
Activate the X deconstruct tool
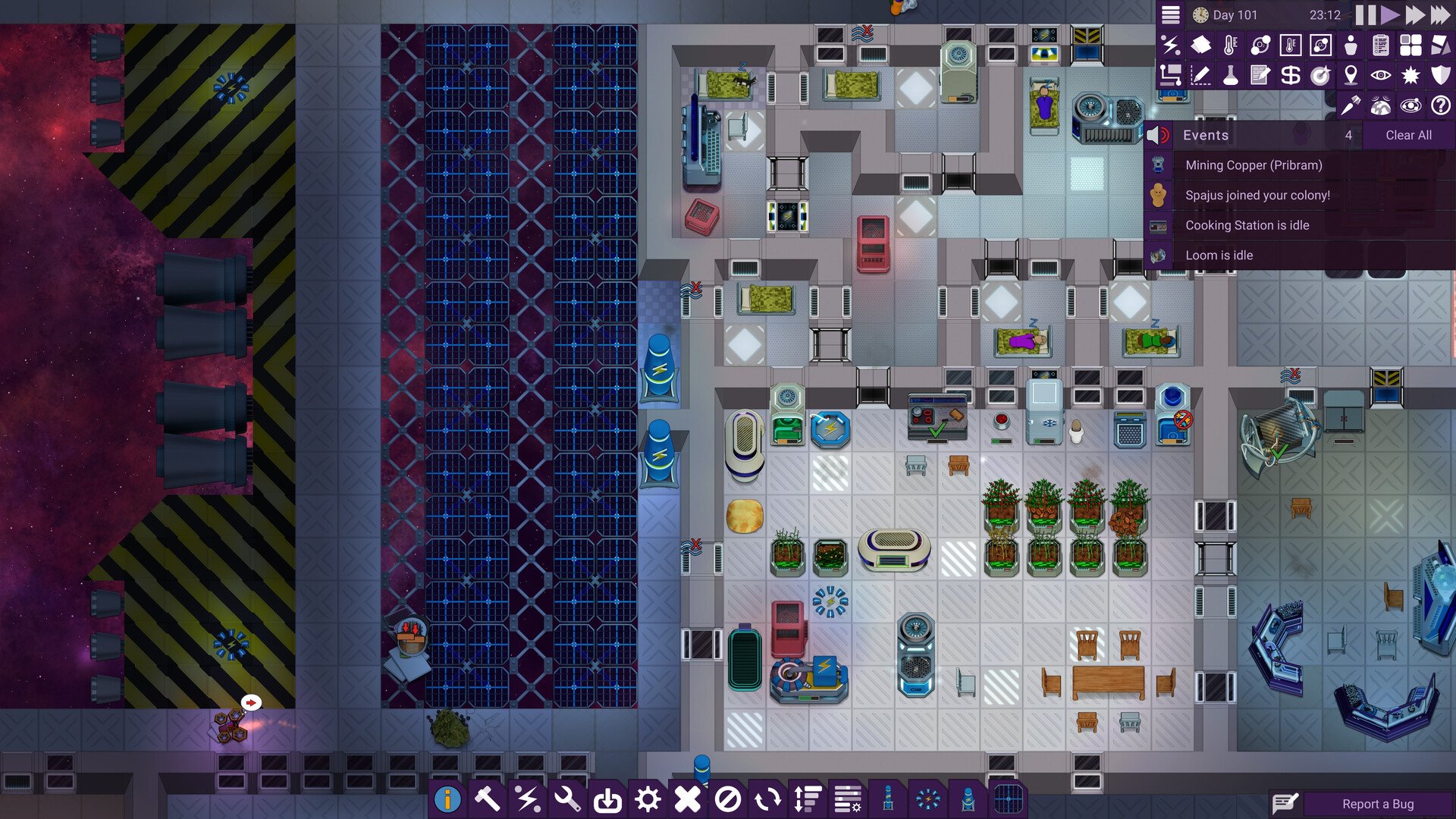click(687, 799)
